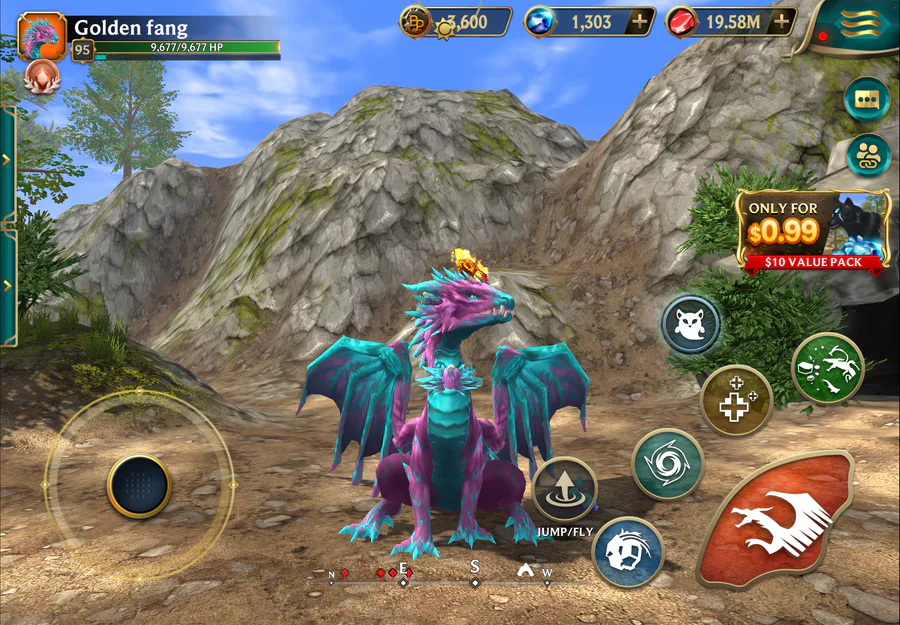Image resolution: width=900 pixels, height=625 pixels.
Task: Tap the virtual movement joystick knob
Action: (139, 486)
